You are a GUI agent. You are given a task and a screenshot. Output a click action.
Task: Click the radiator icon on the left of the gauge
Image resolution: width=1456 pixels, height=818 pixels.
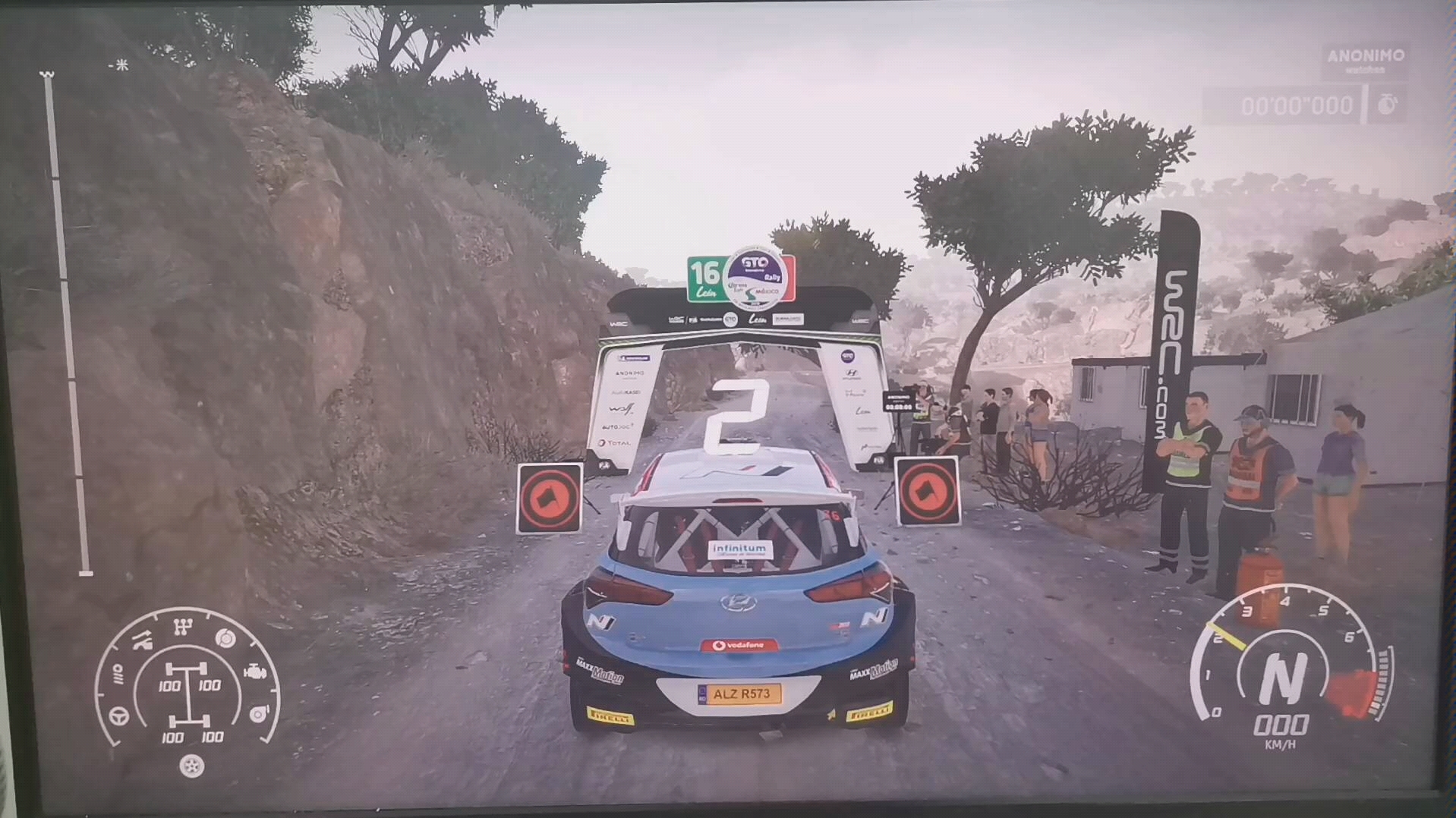tap(118, 674)
